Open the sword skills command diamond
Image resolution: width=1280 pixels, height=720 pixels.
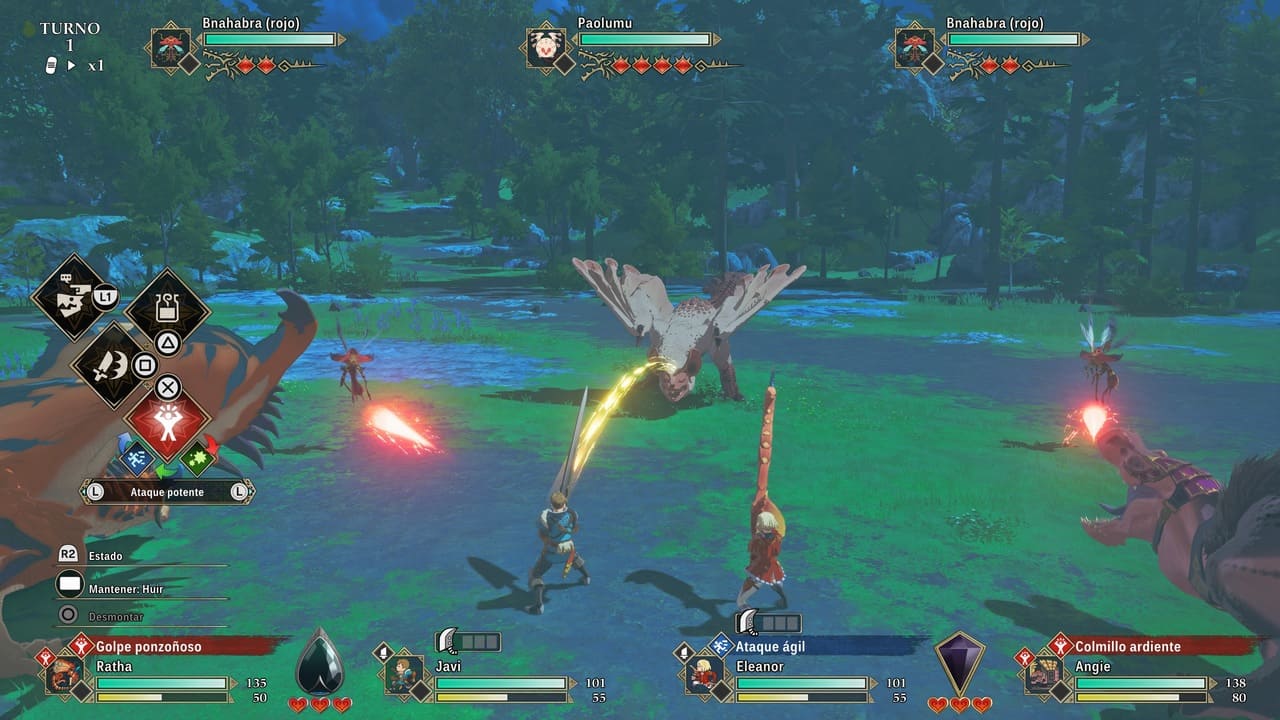(x=110, y=364)
